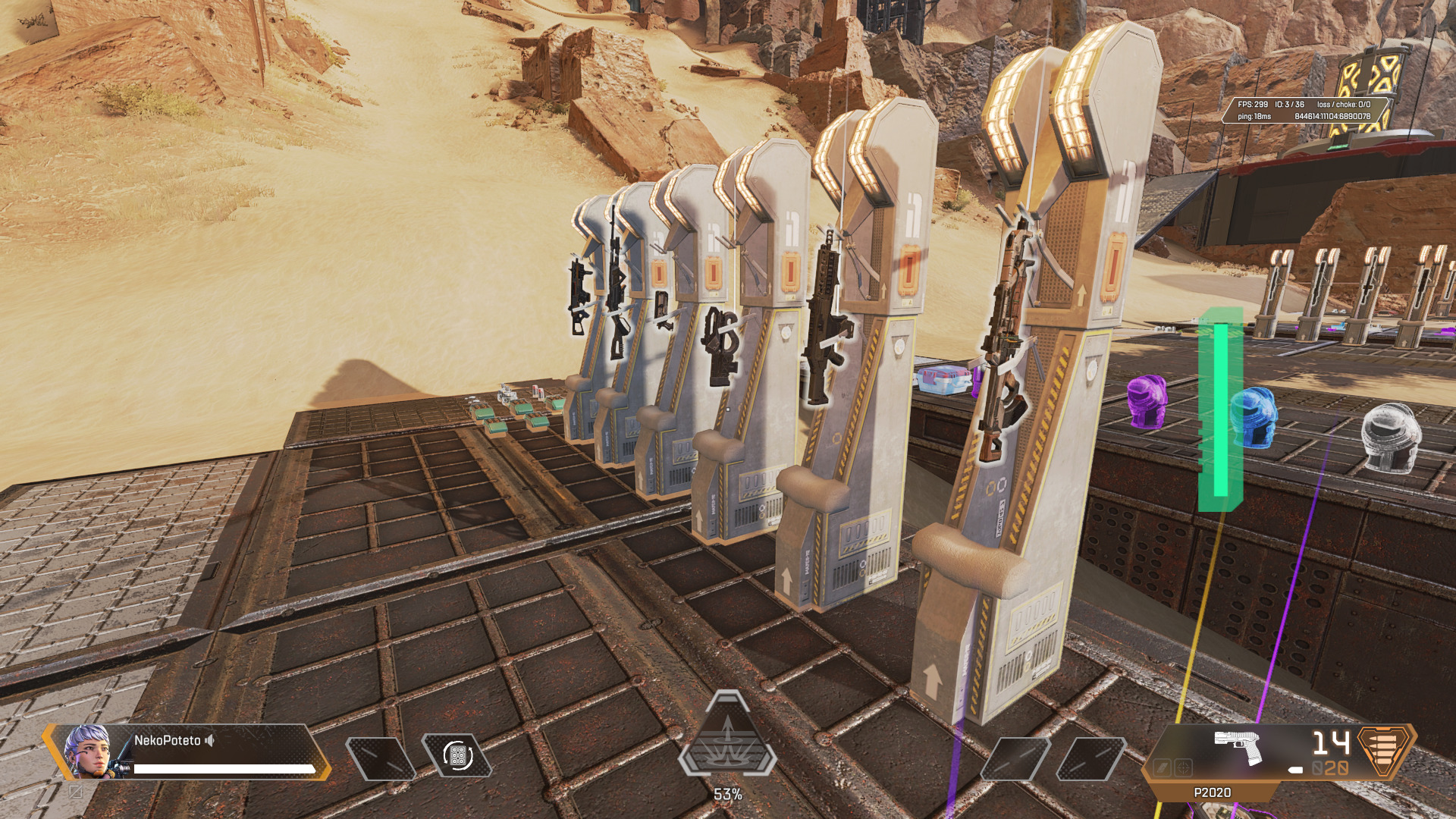Activate the Missile Swarm tactical ability
Screen dimensions: 1456x819
coord(457,756)
